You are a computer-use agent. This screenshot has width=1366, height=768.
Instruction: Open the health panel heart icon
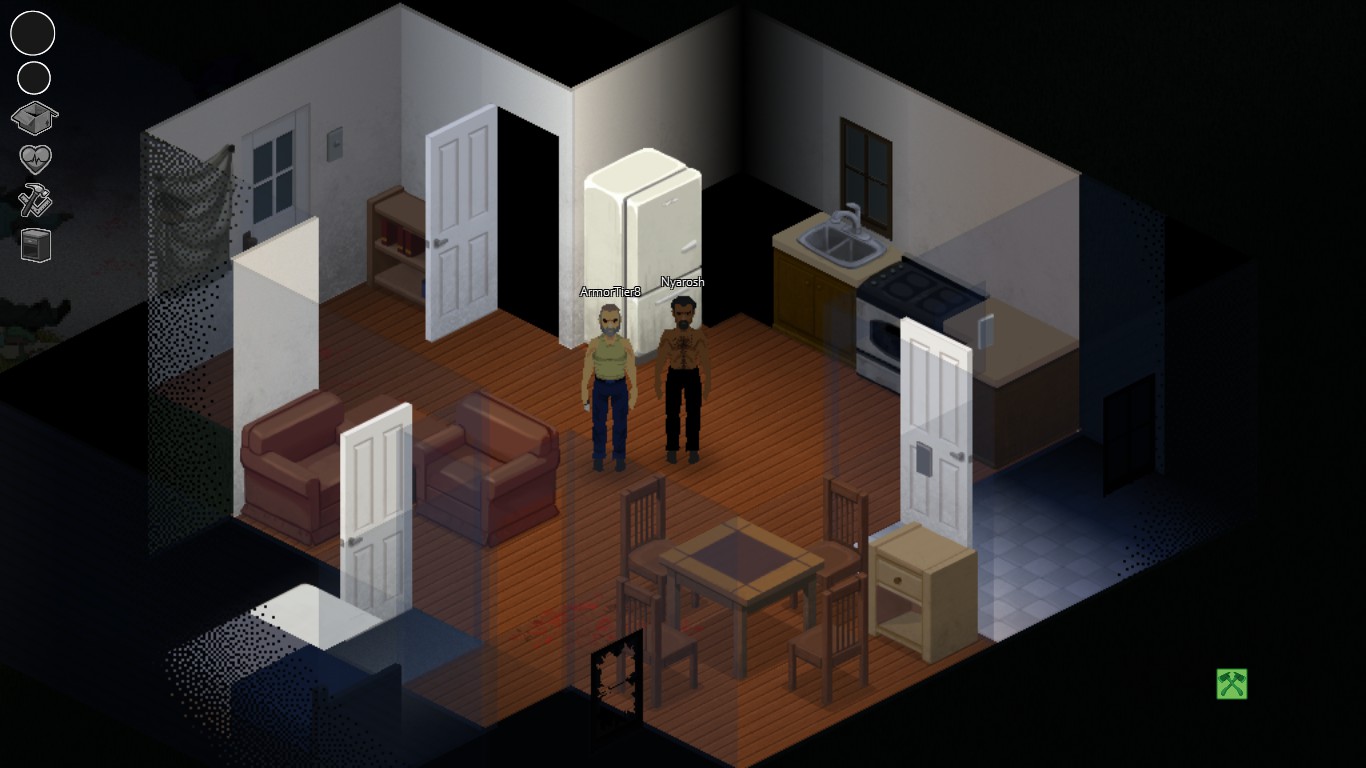pos(33,159)
